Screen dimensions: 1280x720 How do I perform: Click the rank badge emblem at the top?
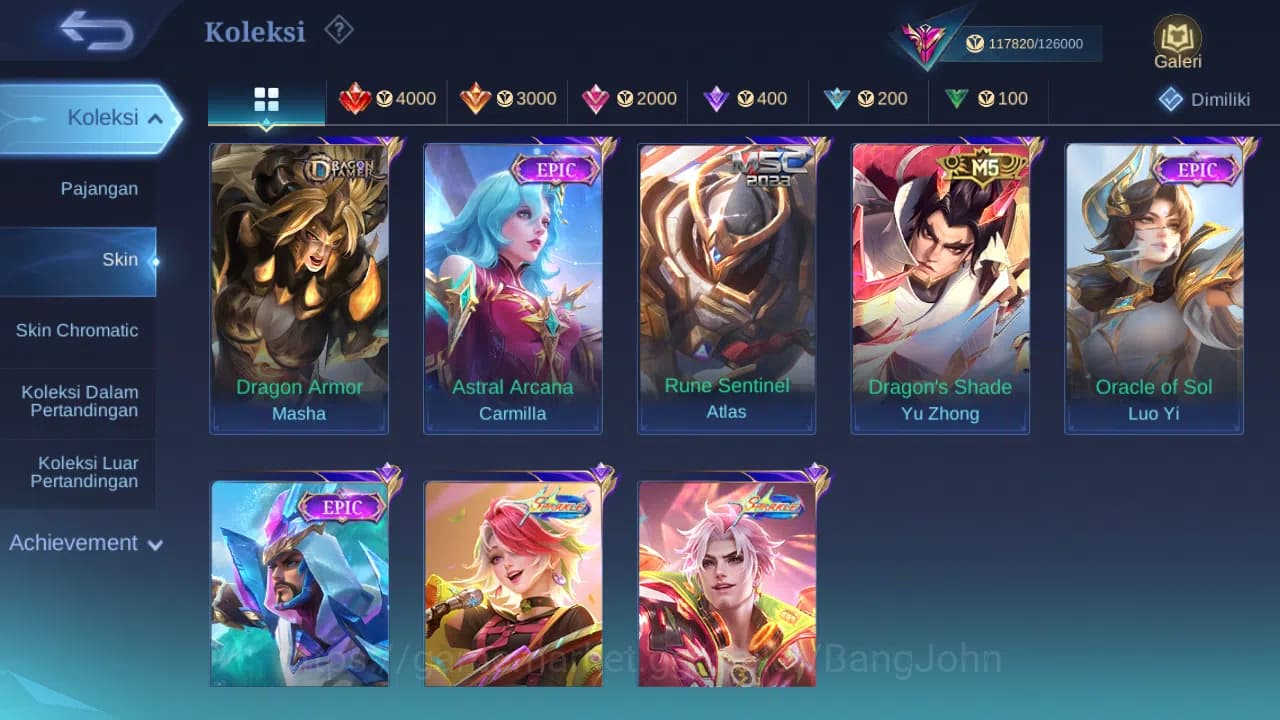[x=925, y=40]
